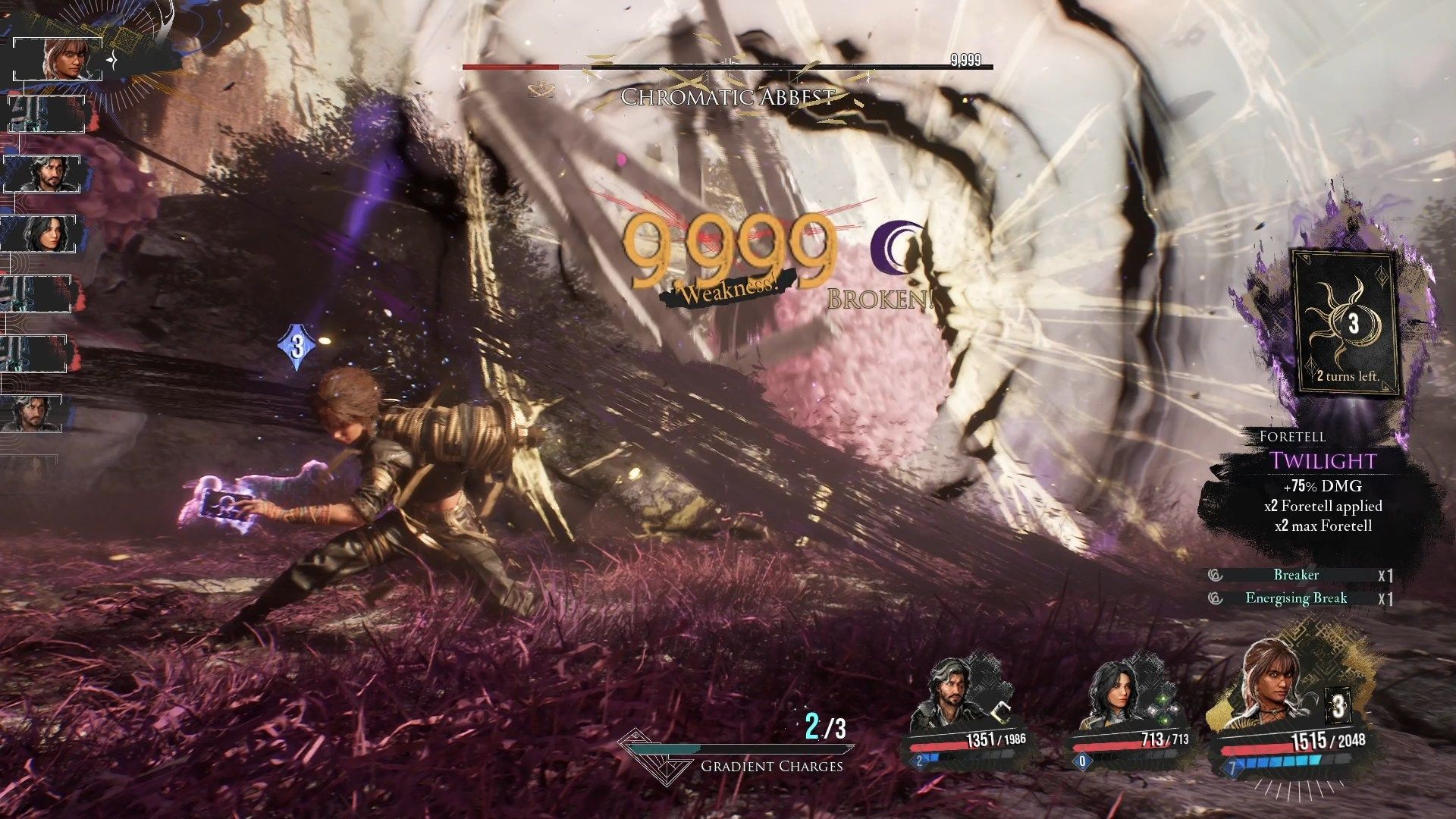The height and width of the screenshot is (819, 1456).
Task: Select the Energising Break passive entry
Action: (1296, 598)
